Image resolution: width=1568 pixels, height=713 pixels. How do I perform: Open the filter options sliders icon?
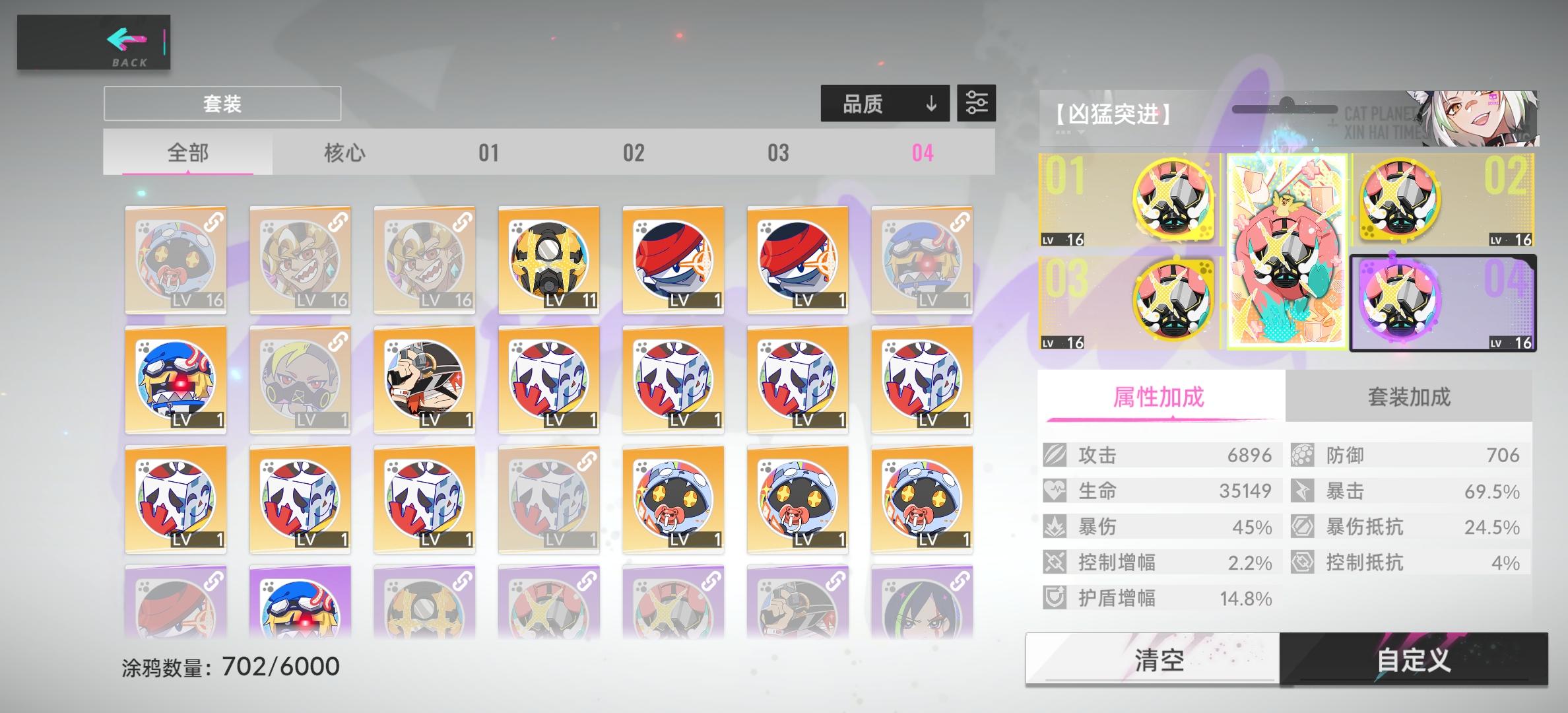(x=975, y=104)
